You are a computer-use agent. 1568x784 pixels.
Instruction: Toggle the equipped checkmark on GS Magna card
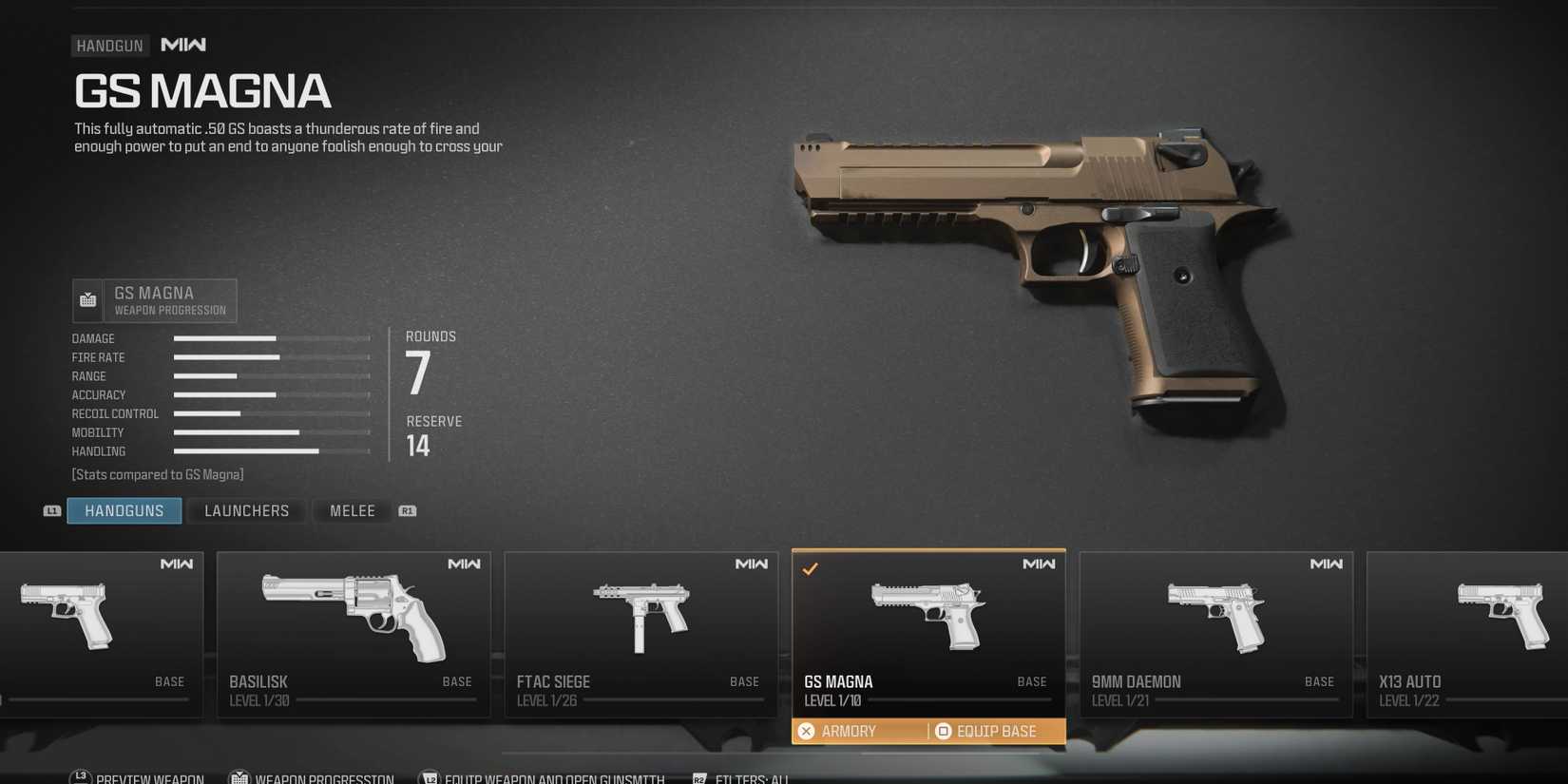pyautogui.click(x=811, y=568)
